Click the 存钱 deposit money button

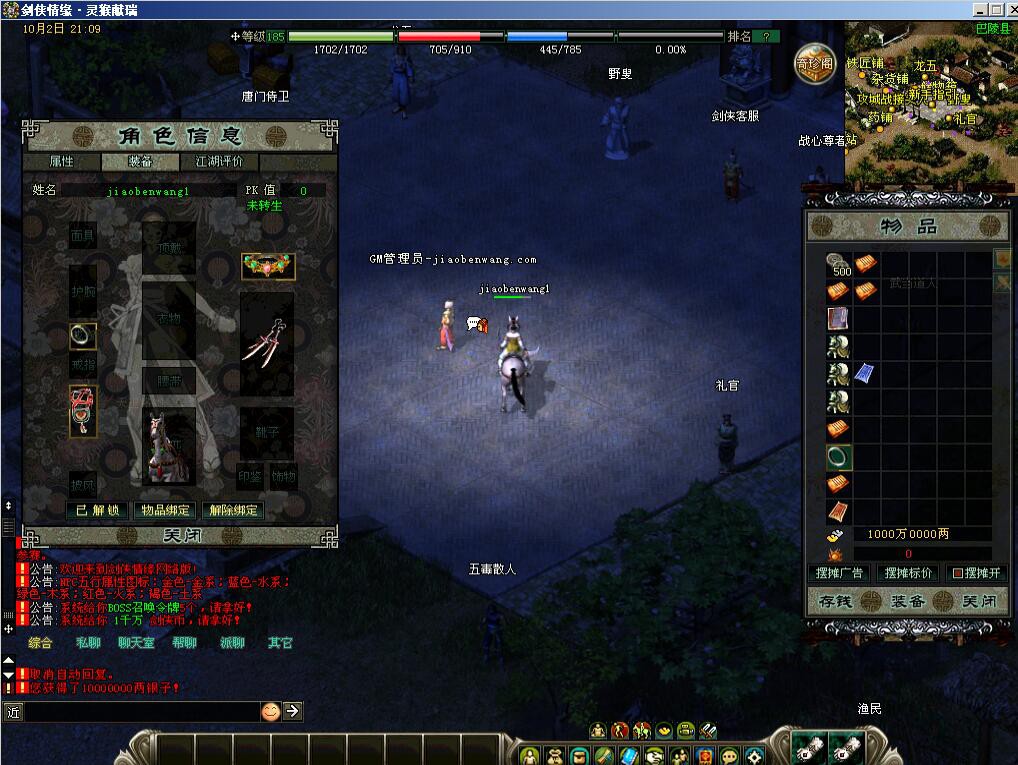[x=833, y=602]
